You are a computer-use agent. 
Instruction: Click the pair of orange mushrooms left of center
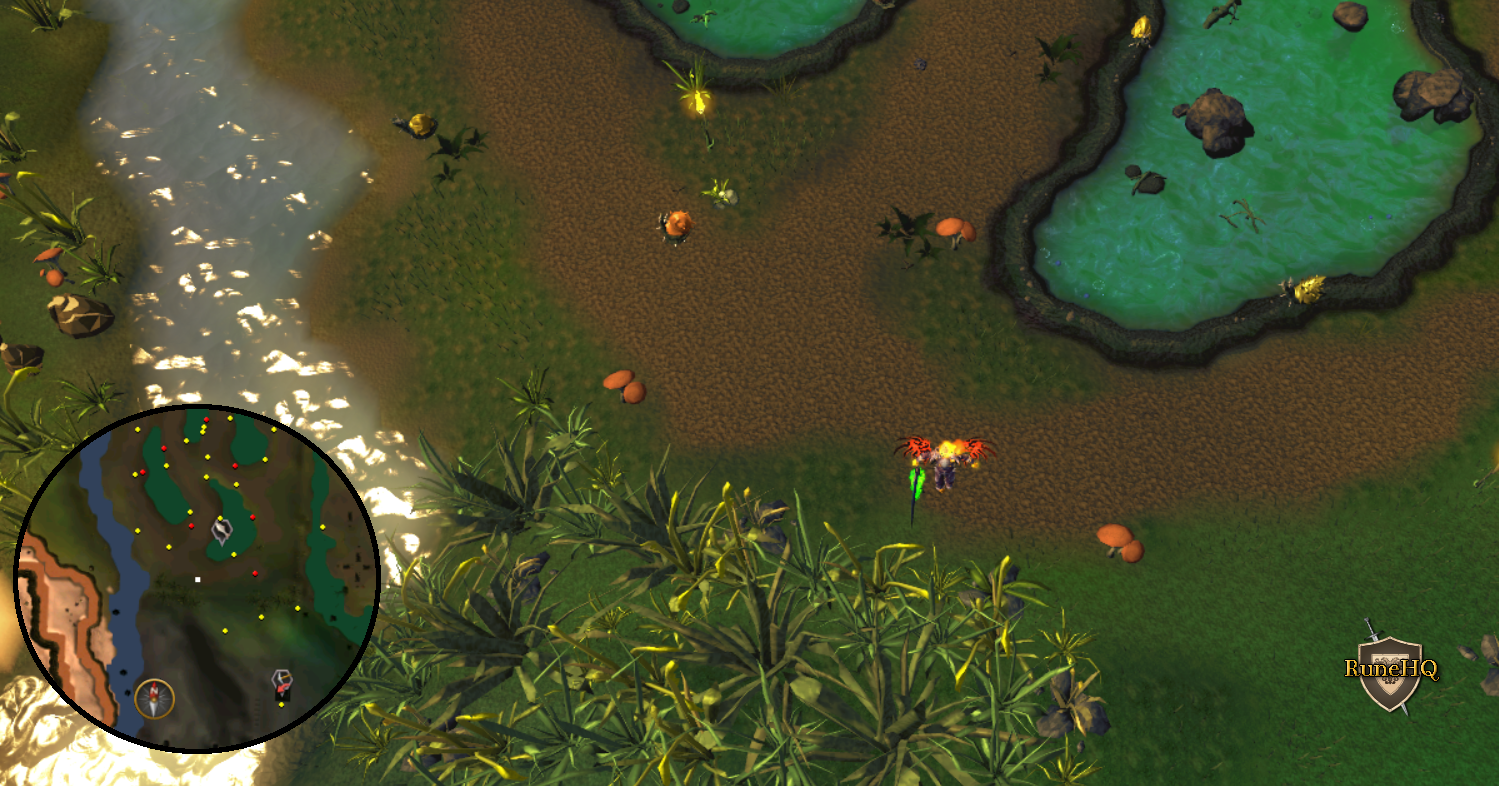626,387
